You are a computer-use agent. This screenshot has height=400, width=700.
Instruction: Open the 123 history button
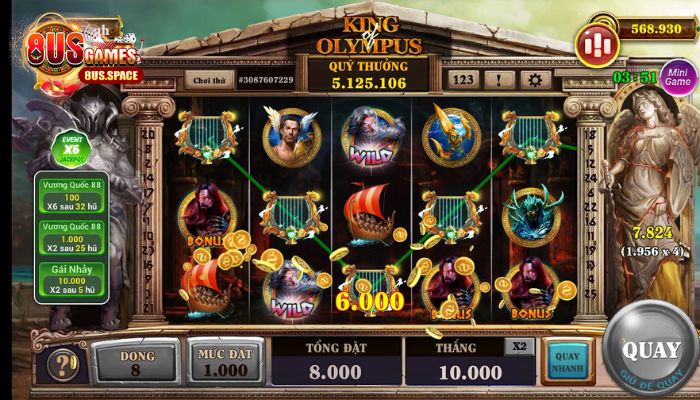click(x=462, y=79)
